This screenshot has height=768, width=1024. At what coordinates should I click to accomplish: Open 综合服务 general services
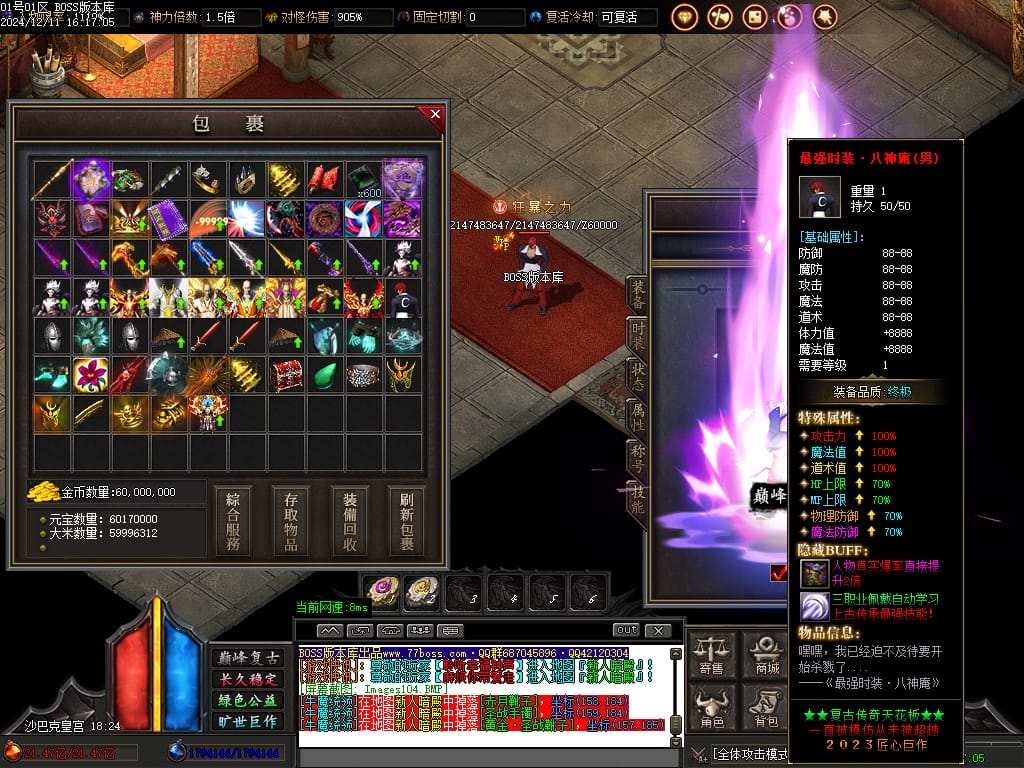(x=233, y=520)
